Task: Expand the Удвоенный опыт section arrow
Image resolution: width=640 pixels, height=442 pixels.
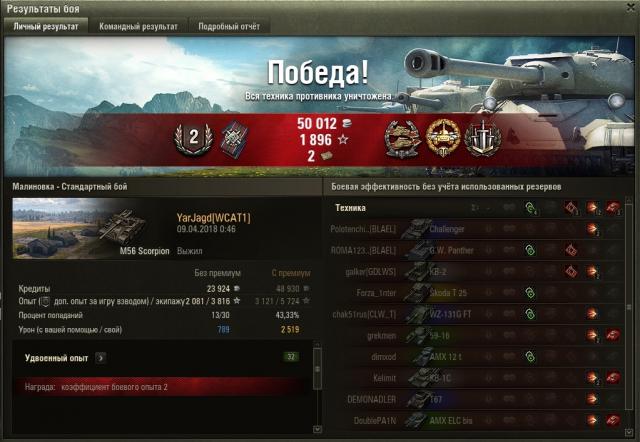Action: (100, 356)
